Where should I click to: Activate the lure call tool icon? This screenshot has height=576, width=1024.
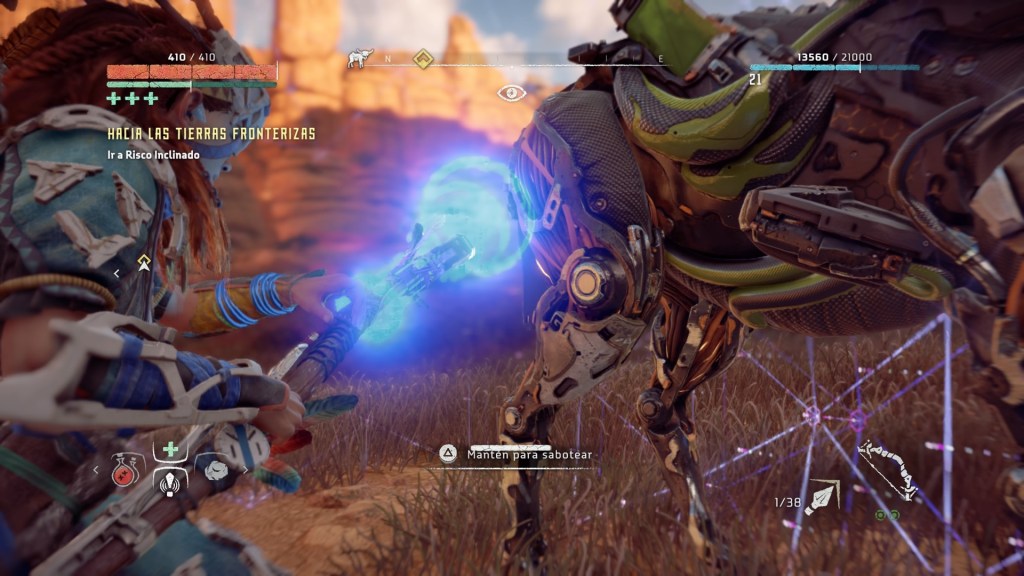(x=171, y=481)
